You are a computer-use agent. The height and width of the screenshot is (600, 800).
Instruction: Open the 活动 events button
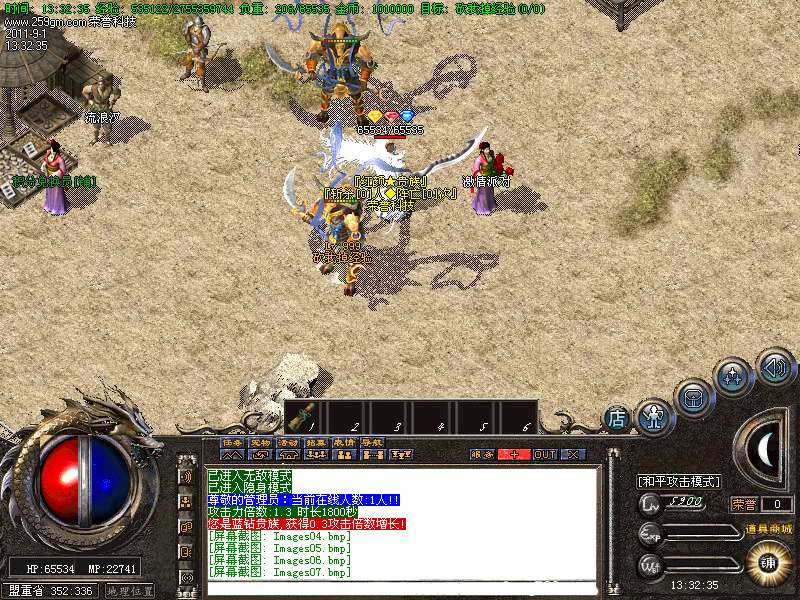coord(288,442)
